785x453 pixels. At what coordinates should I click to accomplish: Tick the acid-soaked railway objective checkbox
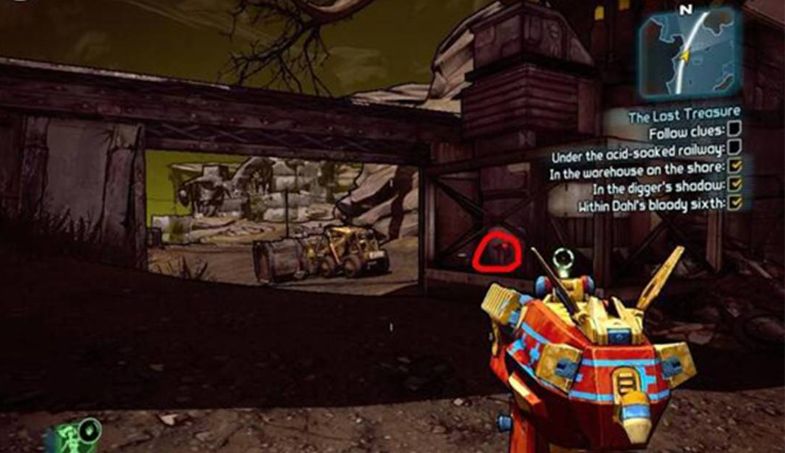pos(735,150)
